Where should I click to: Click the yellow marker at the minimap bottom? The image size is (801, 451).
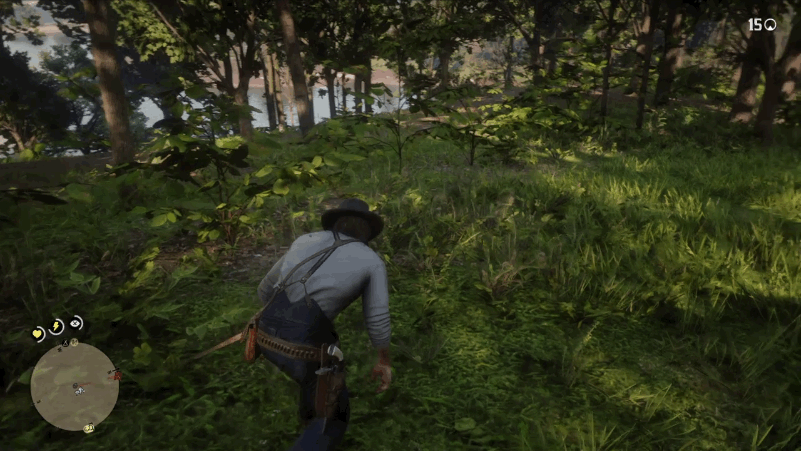[x=88, y=428]
